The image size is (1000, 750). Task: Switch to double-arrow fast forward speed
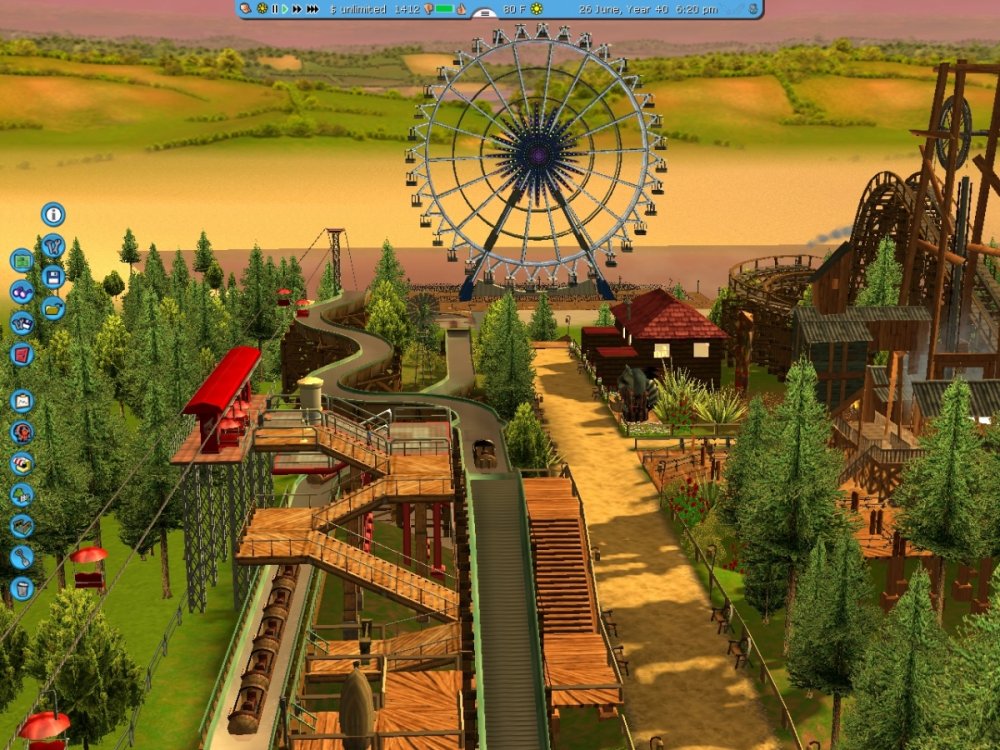click(x=297, y=9)
